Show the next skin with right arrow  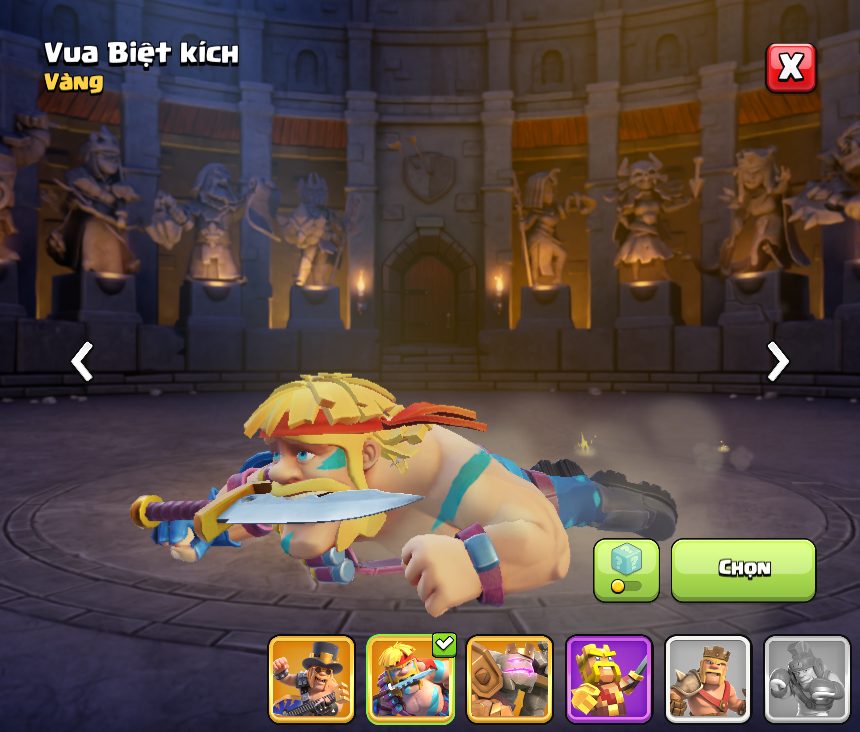pyautogui.click(x=777, y=361)
